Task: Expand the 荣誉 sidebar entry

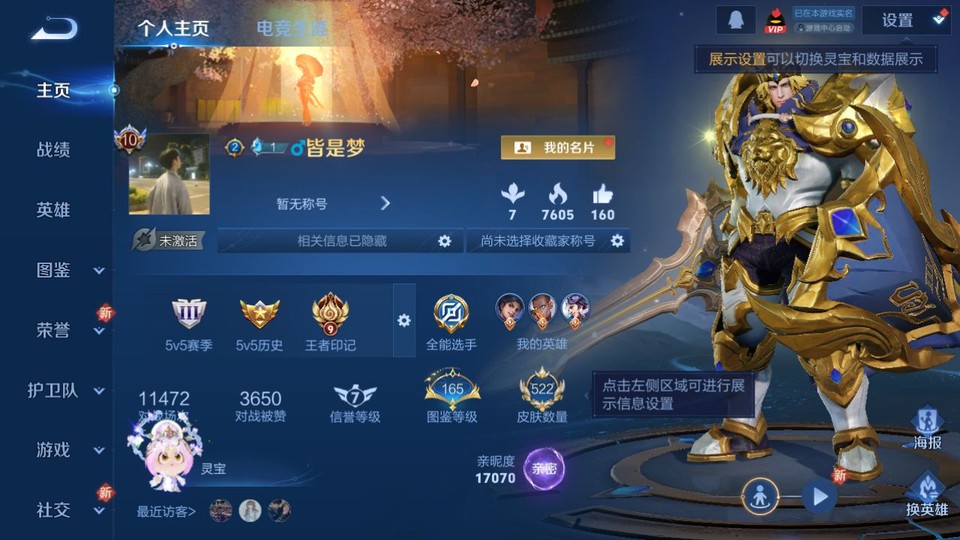Action: click(x=68, y=330)
